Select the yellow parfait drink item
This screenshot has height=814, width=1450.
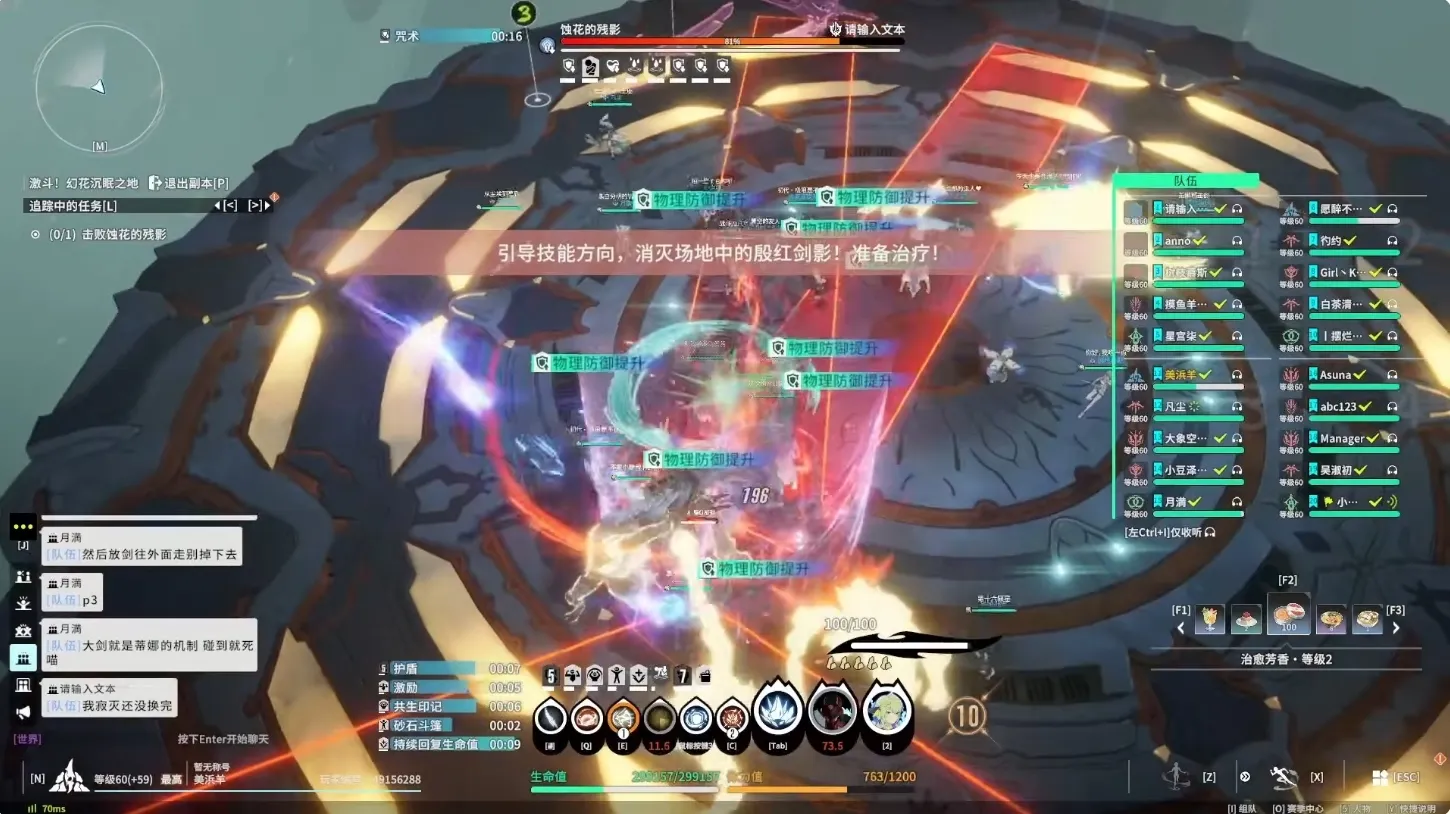(x=1211, y=619)
